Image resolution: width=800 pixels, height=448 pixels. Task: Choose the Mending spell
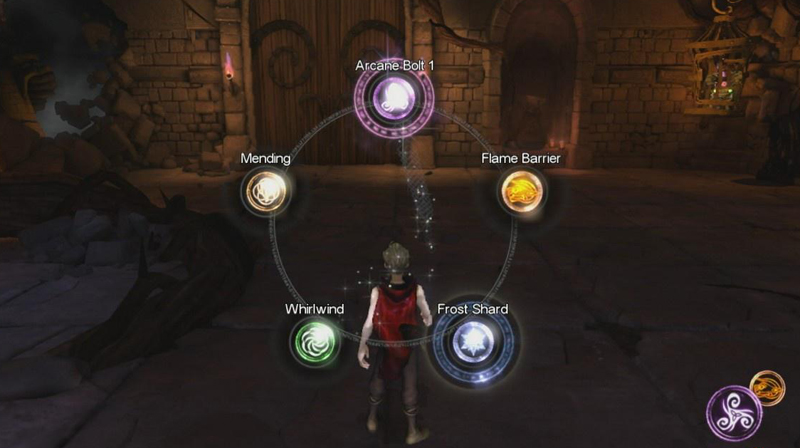265,190
